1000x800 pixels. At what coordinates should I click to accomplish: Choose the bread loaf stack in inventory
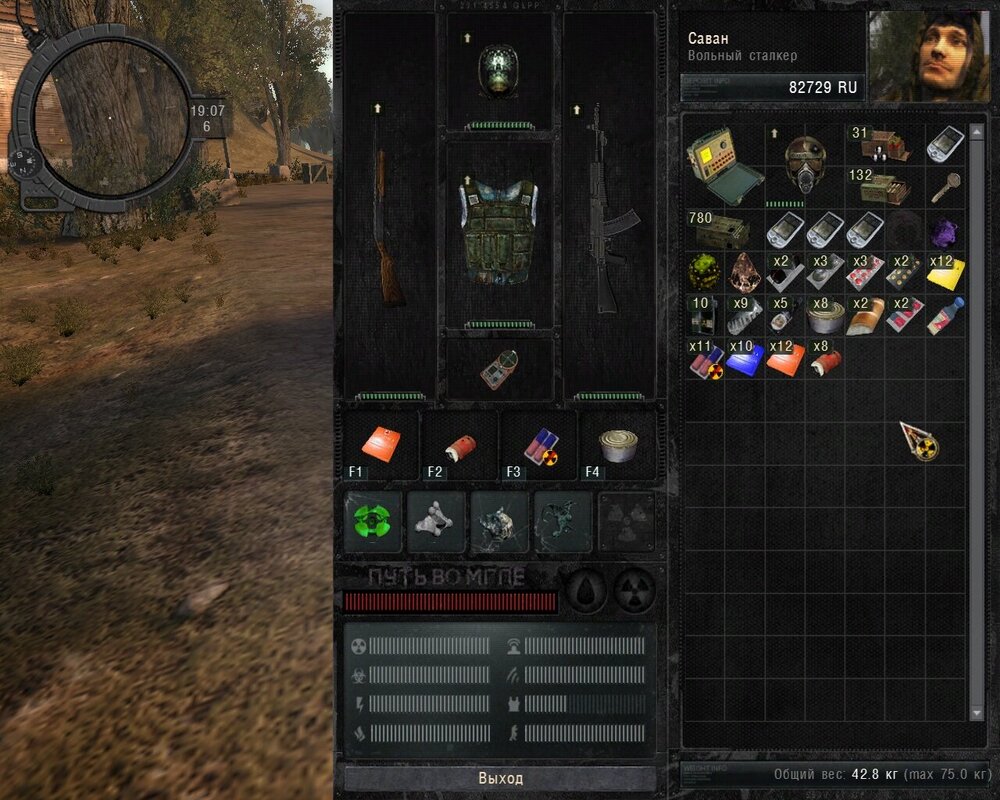[865, 313]
